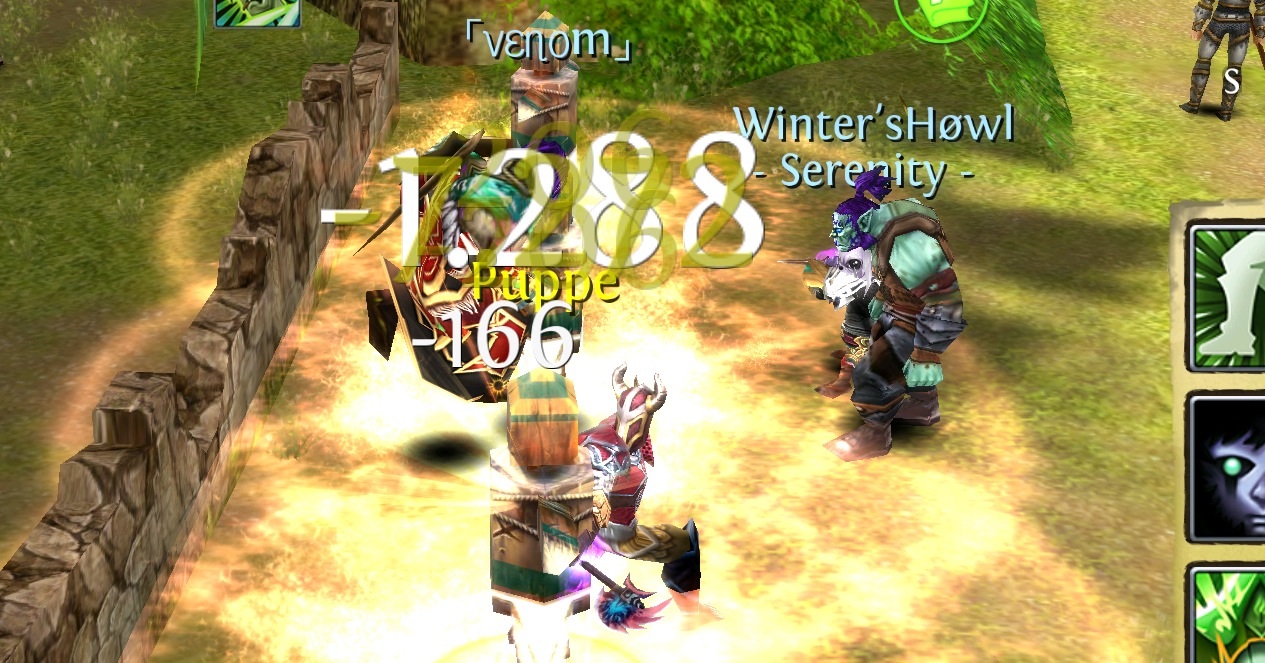Image resolution: width=1265 pixels, height=663 pixels.
Task: Activate the white boot skill icon
Action: [1230, 298]
